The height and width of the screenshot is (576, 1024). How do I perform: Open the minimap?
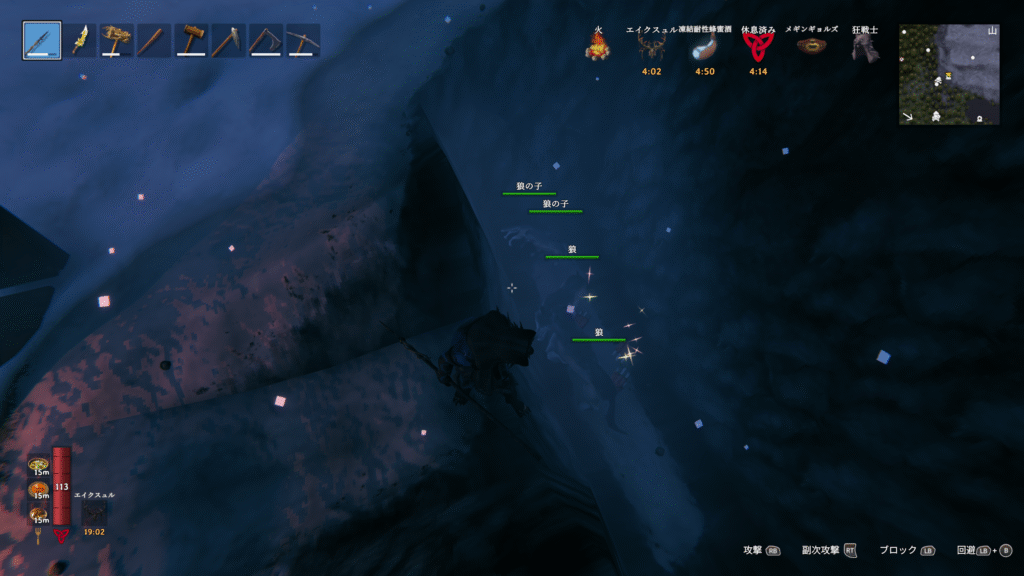(949, 75)
